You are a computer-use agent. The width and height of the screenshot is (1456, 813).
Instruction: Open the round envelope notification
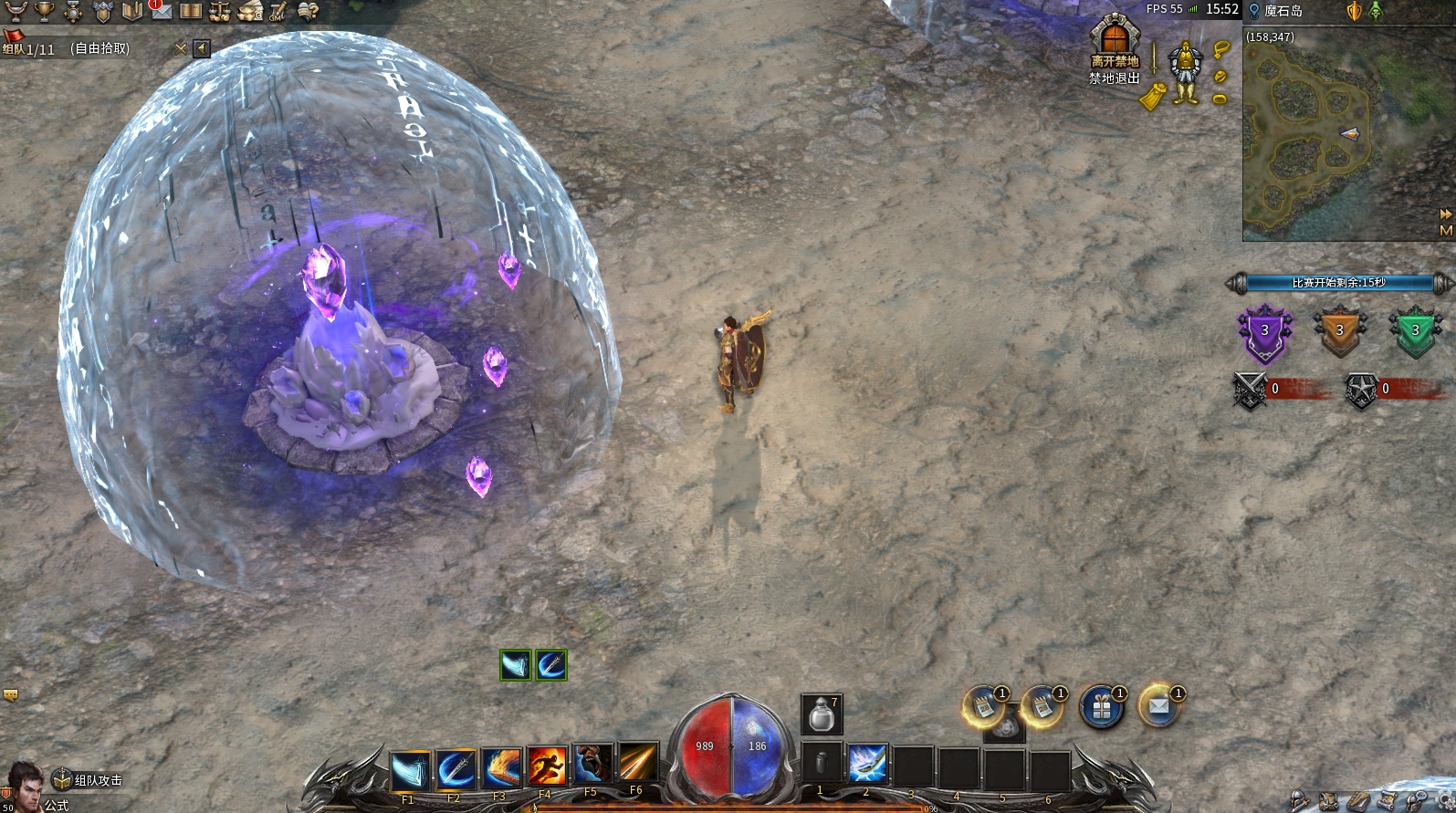coord(1159,705)
